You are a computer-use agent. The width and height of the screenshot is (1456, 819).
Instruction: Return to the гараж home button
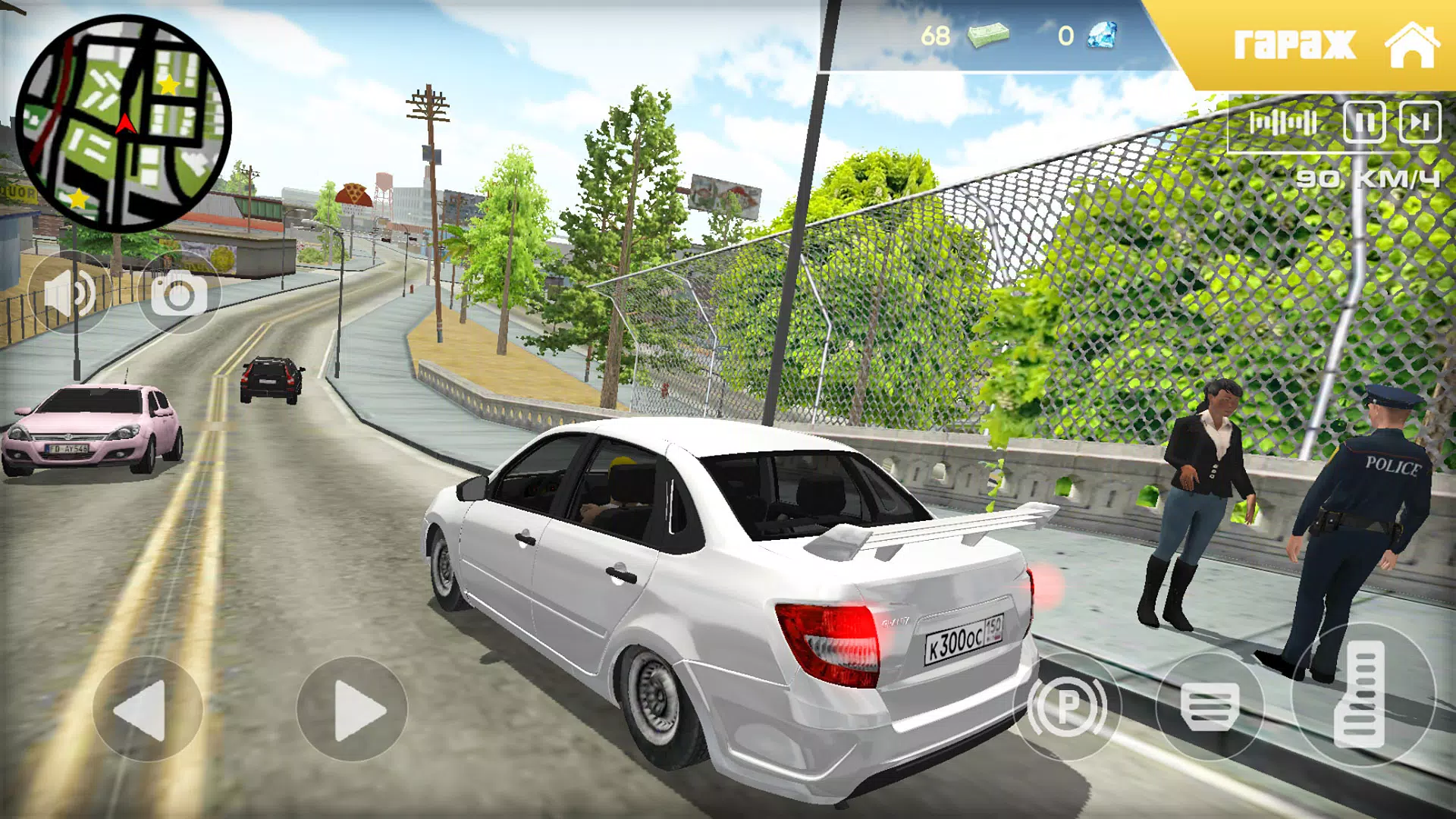click(1335, 44)
